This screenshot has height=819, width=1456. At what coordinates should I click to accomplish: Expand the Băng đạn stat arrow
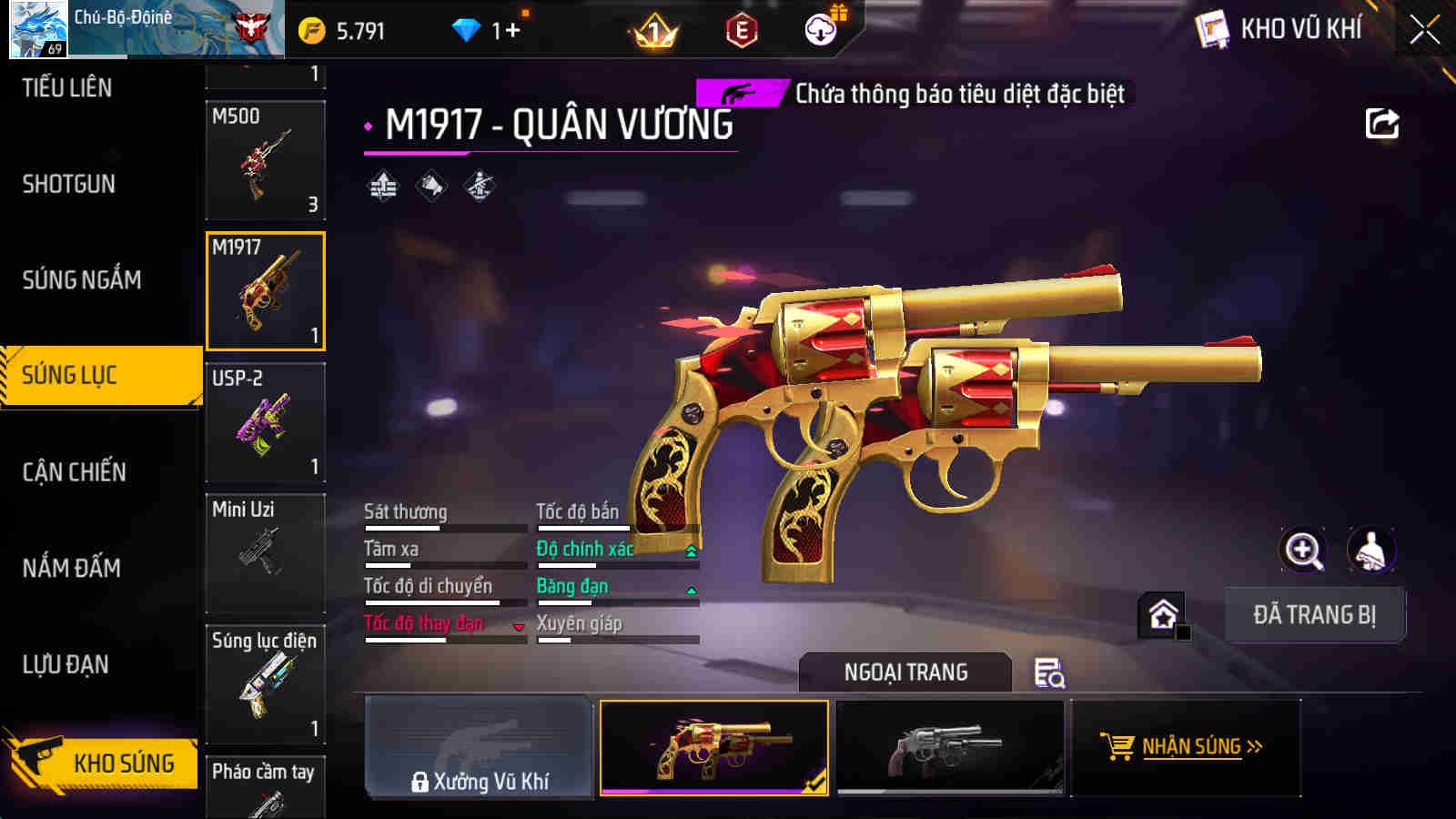(692, 588)
